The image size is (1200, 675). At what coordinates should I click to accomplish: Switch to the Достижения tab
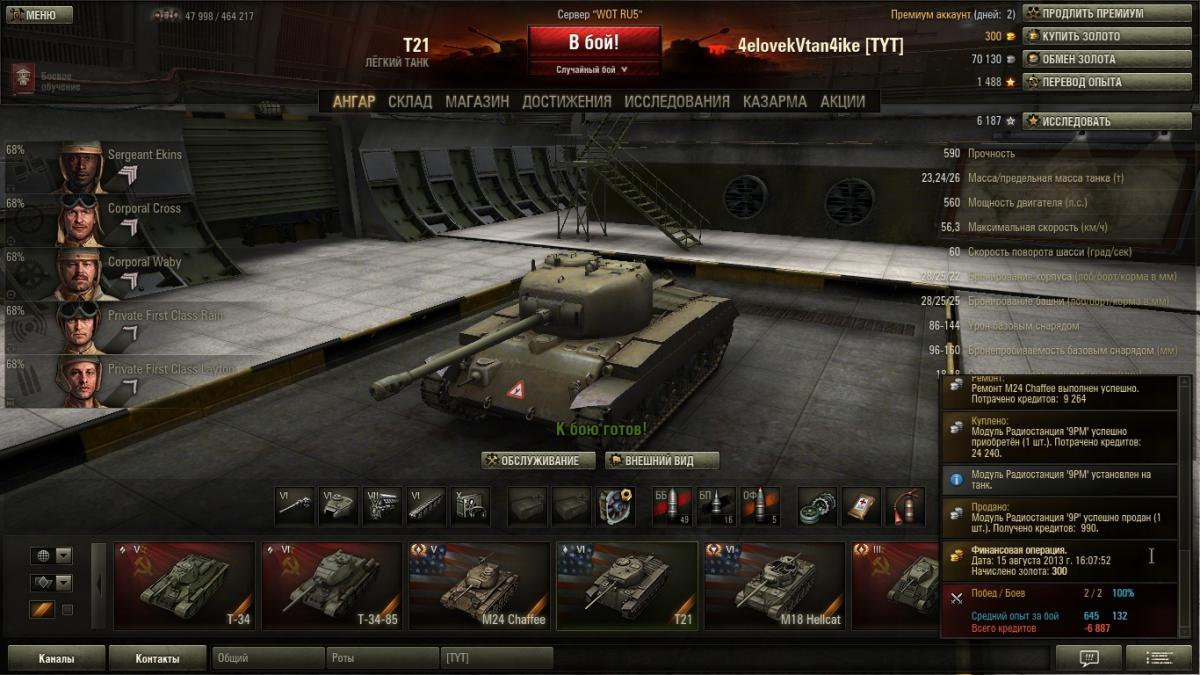566,101
